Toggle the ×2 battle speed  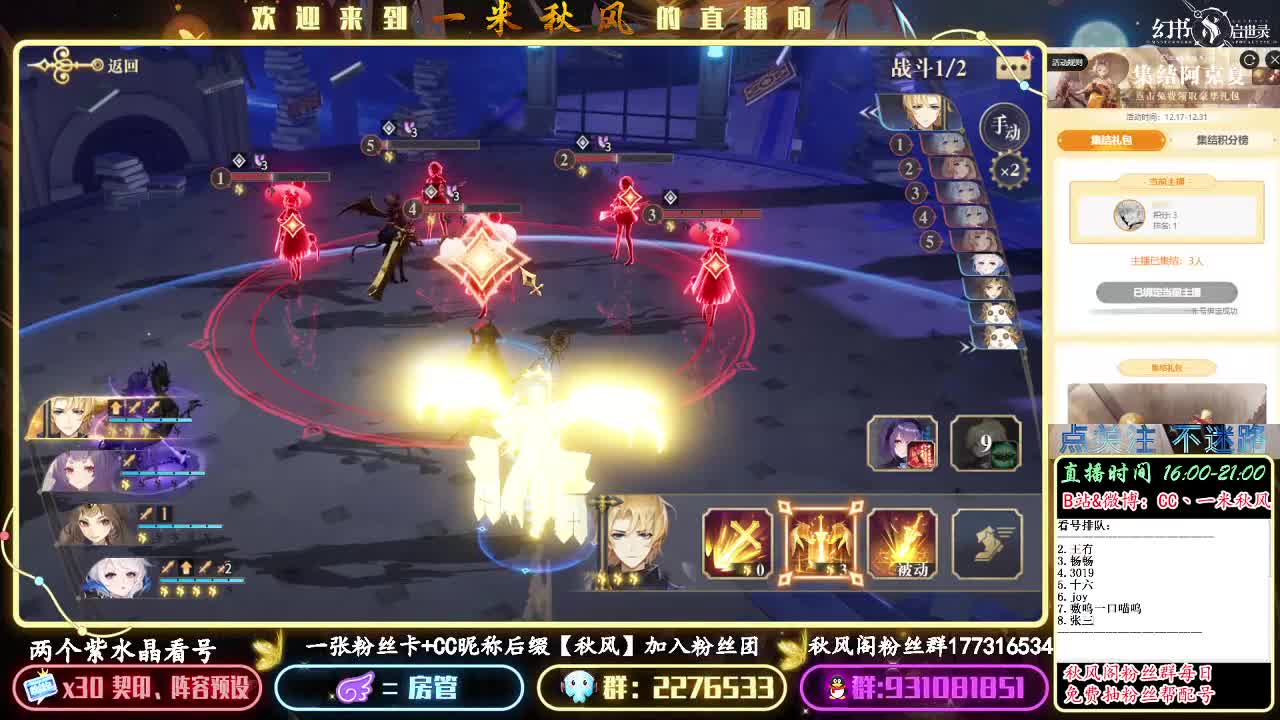point(1007,170)
